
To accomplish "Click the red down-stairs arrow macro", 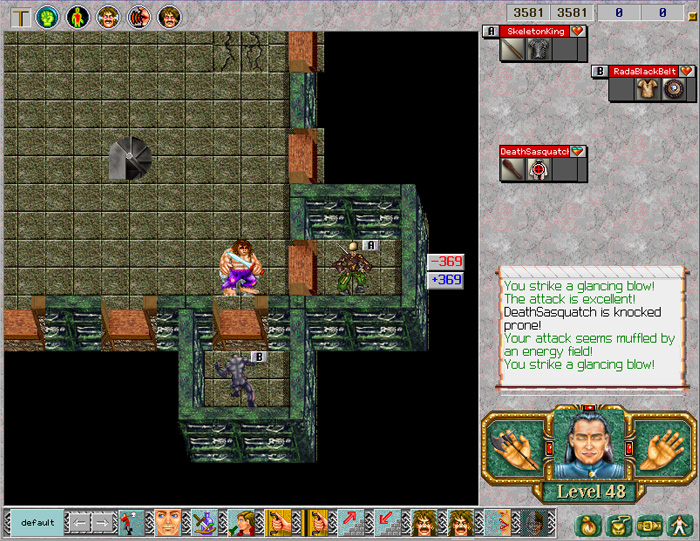I will tap(386, 522).
